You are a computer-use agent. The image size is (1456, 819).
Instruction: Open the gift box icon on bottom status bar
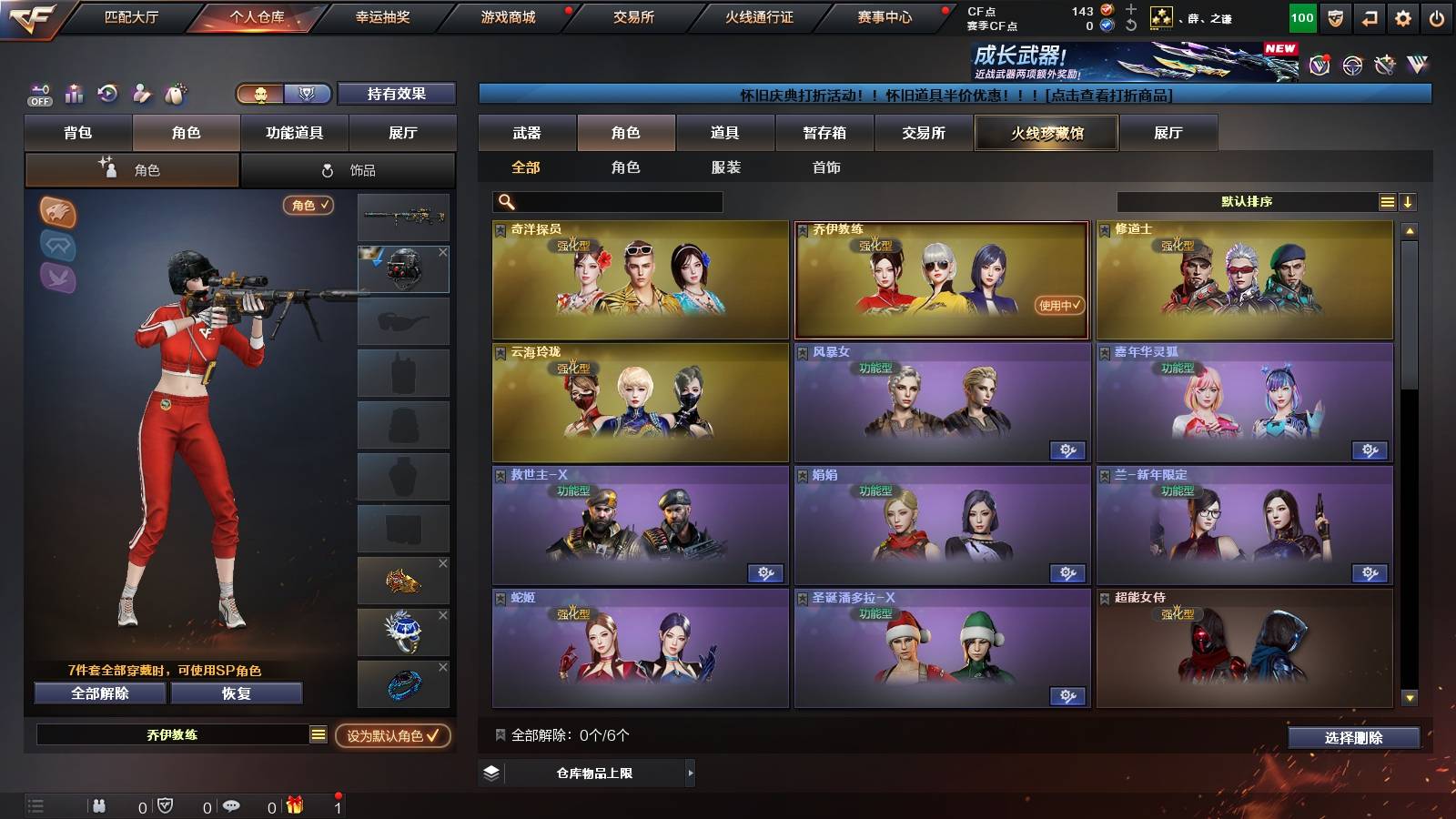click(x=295, y=805)
